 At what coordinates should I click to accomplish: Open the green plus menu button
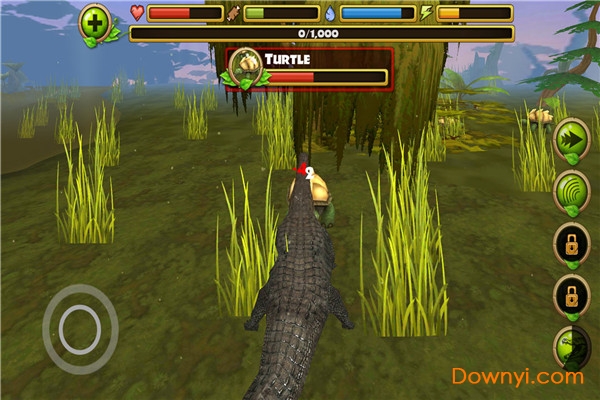[x=97, y=22]
